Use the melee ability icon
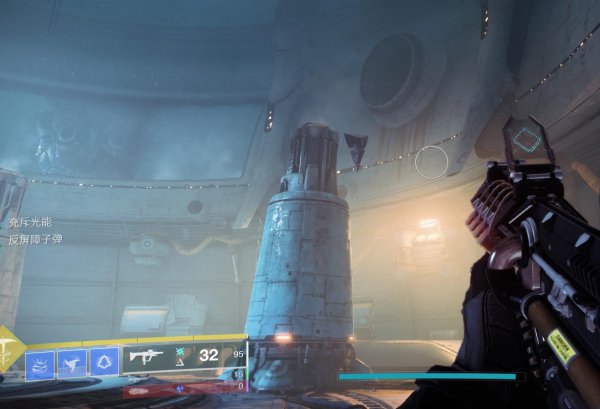This screenshot has height=409, width=600. pyautogui.click(x=73, y=361)
